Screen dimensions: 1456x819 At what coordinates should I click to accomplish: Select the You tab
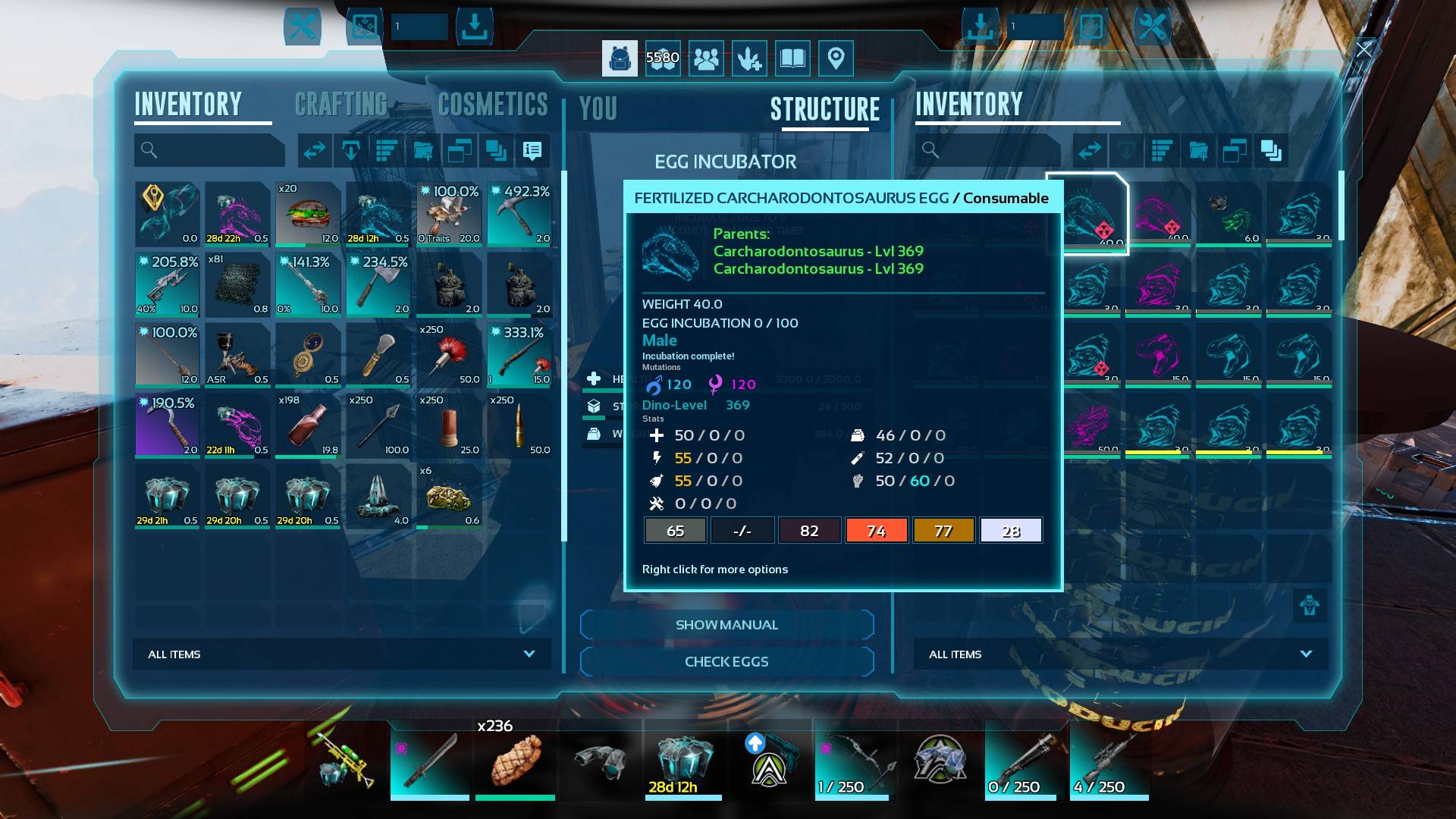coord(598,109)
